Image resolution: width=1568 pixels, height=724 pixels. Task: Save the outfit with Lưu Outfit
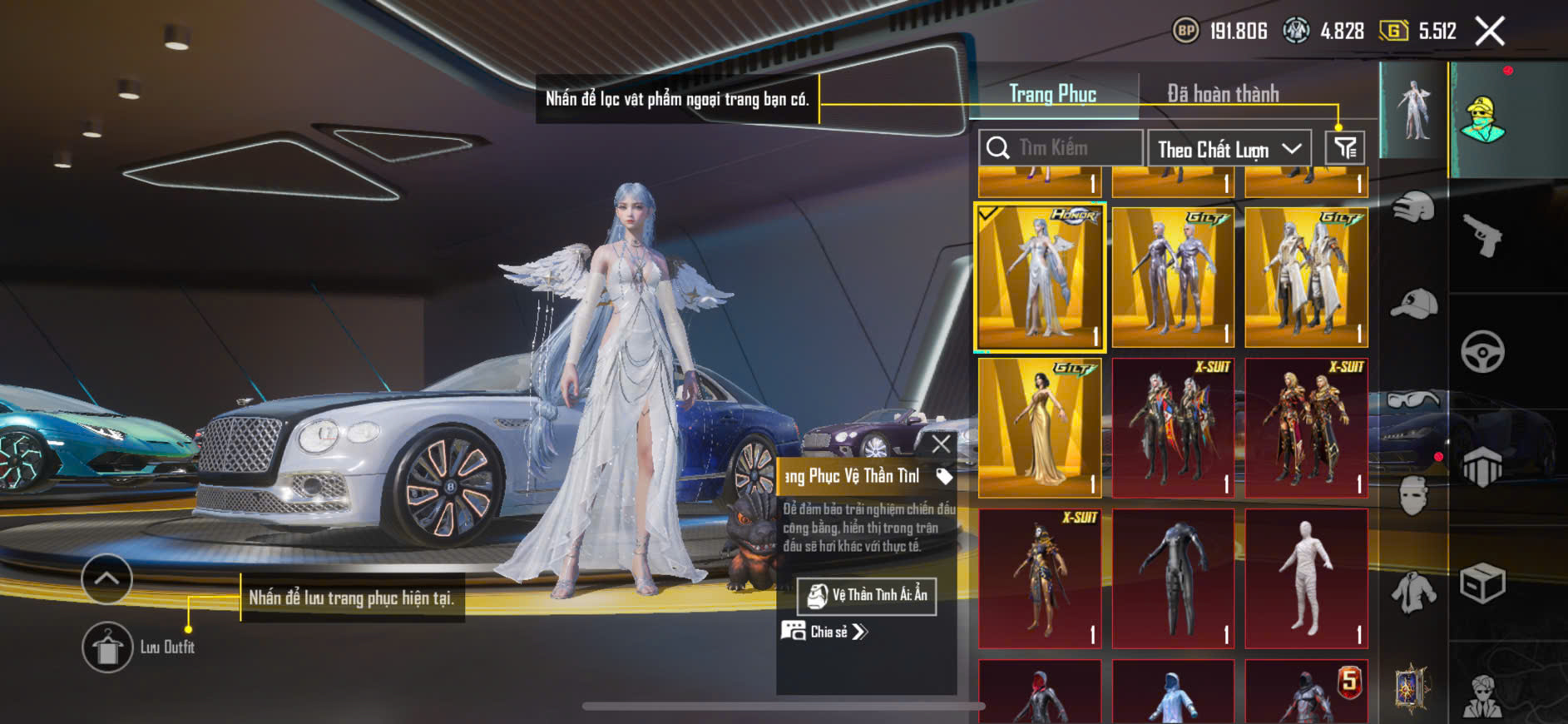(107, 647)
